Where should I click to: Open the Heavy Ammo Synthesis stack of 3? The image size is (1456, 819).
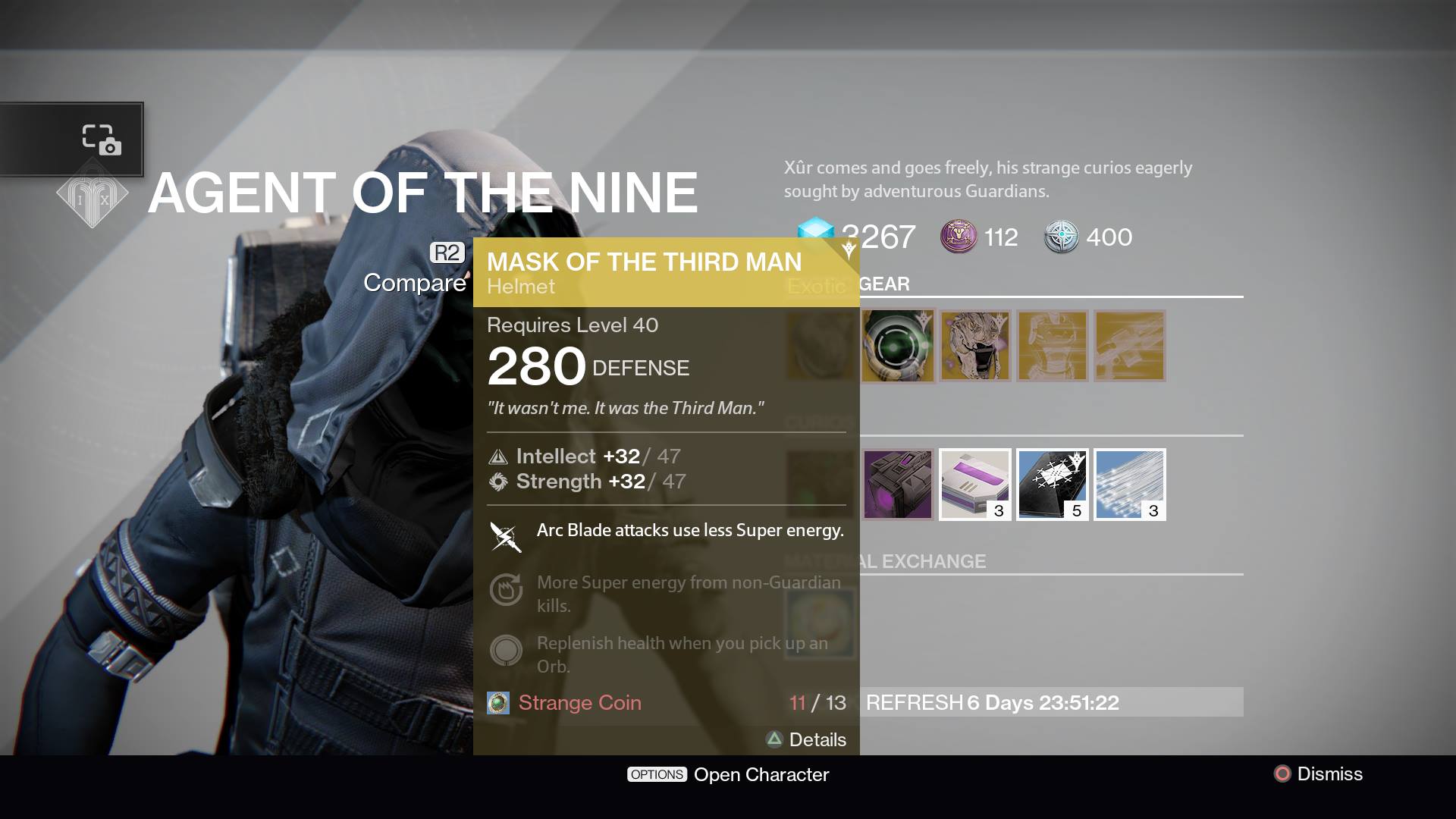coord(975,484)
